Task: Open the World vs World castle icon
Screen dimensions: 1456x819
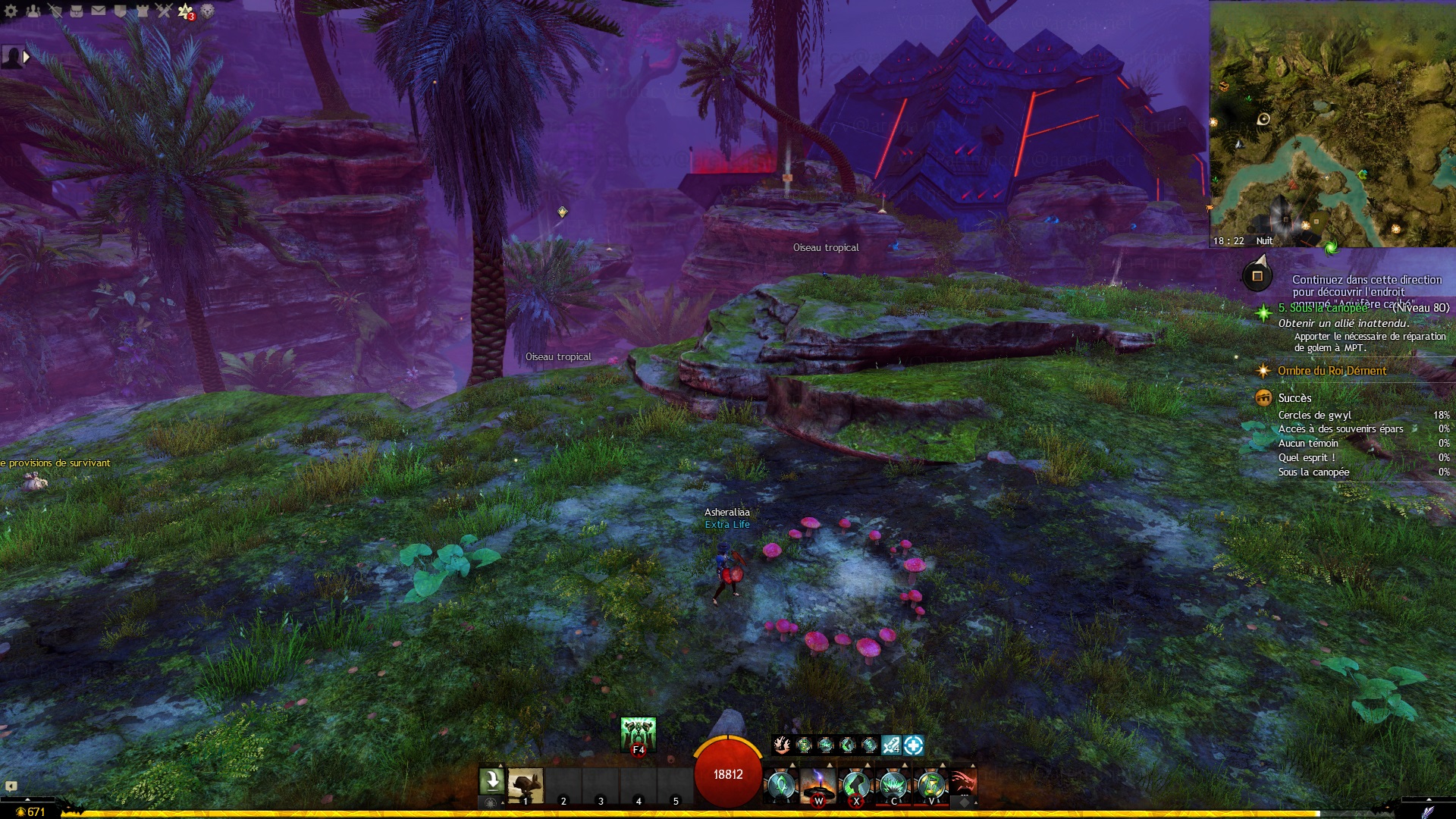Action: tap(143, 11)
